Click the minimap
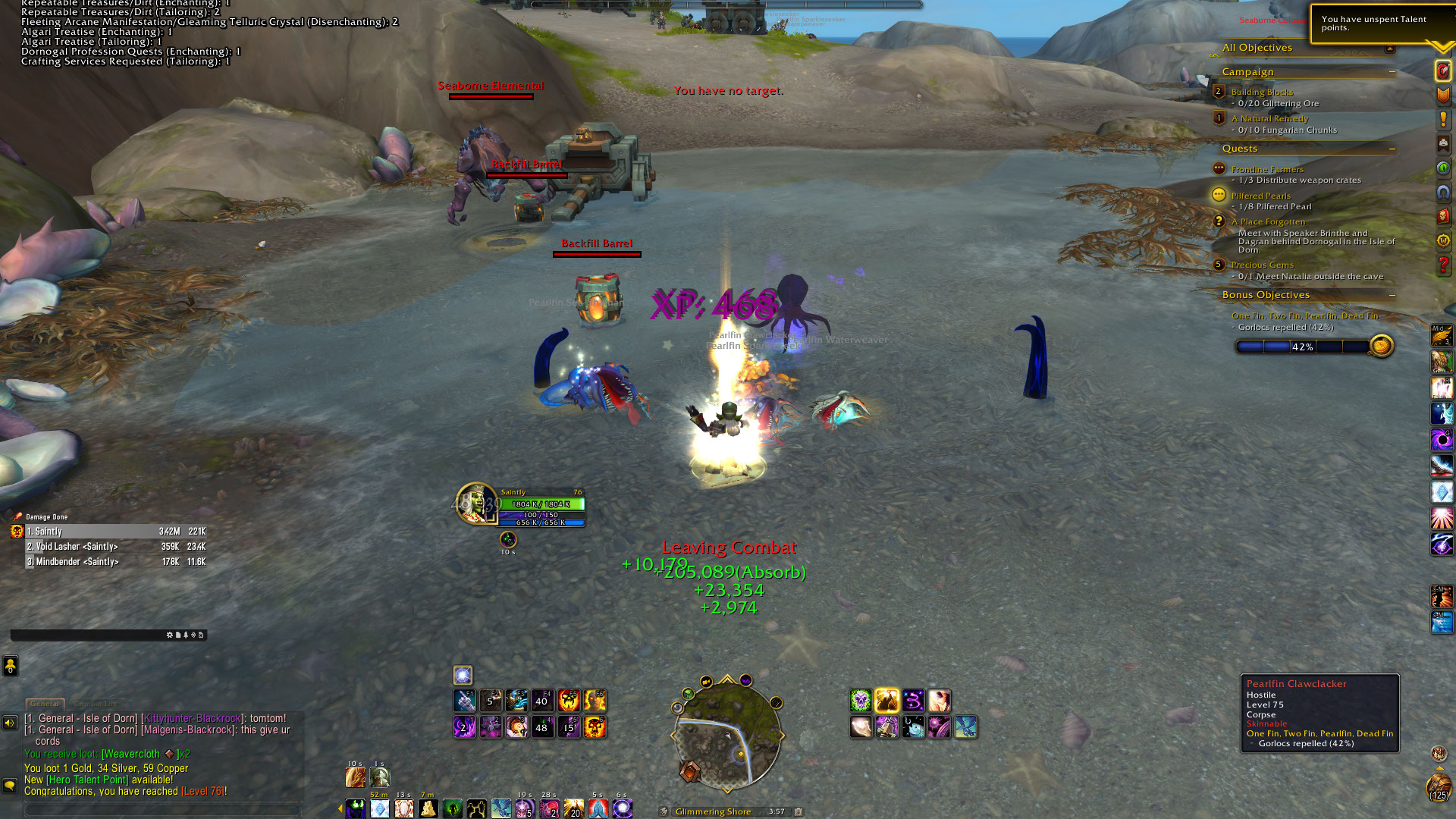 pos(726,735)
